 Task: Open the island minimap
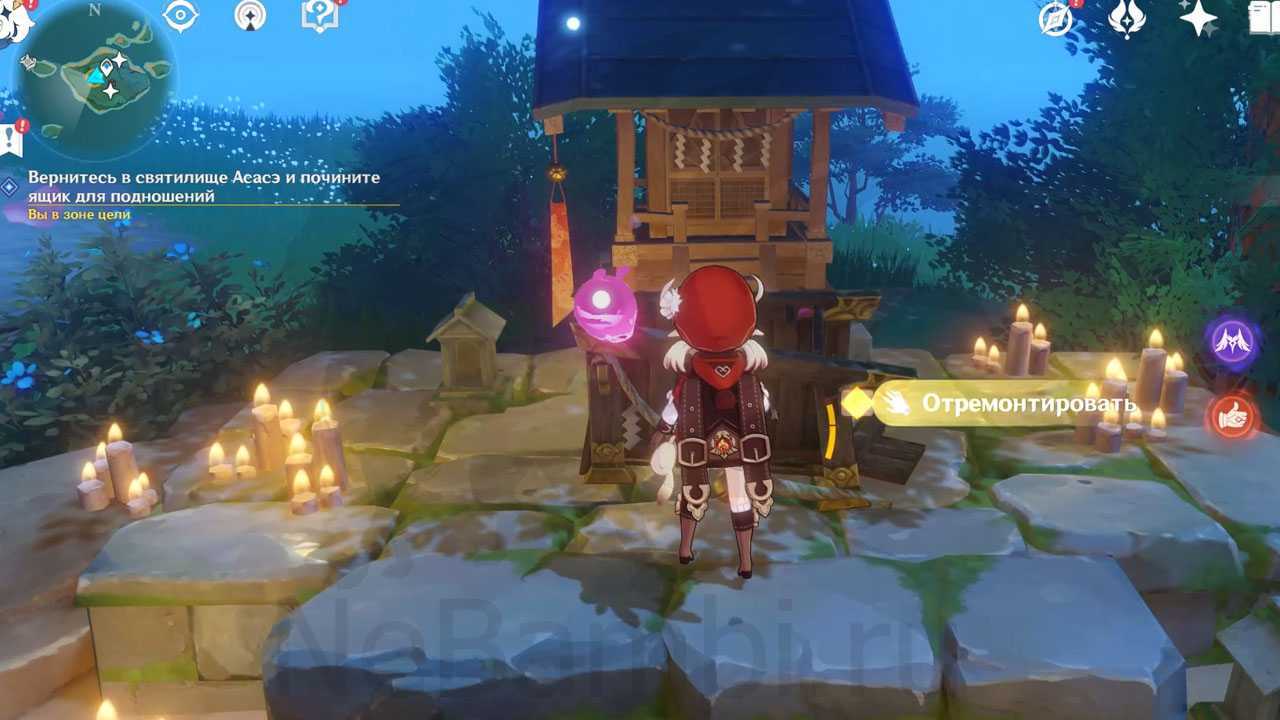click(x=96, y=78)
